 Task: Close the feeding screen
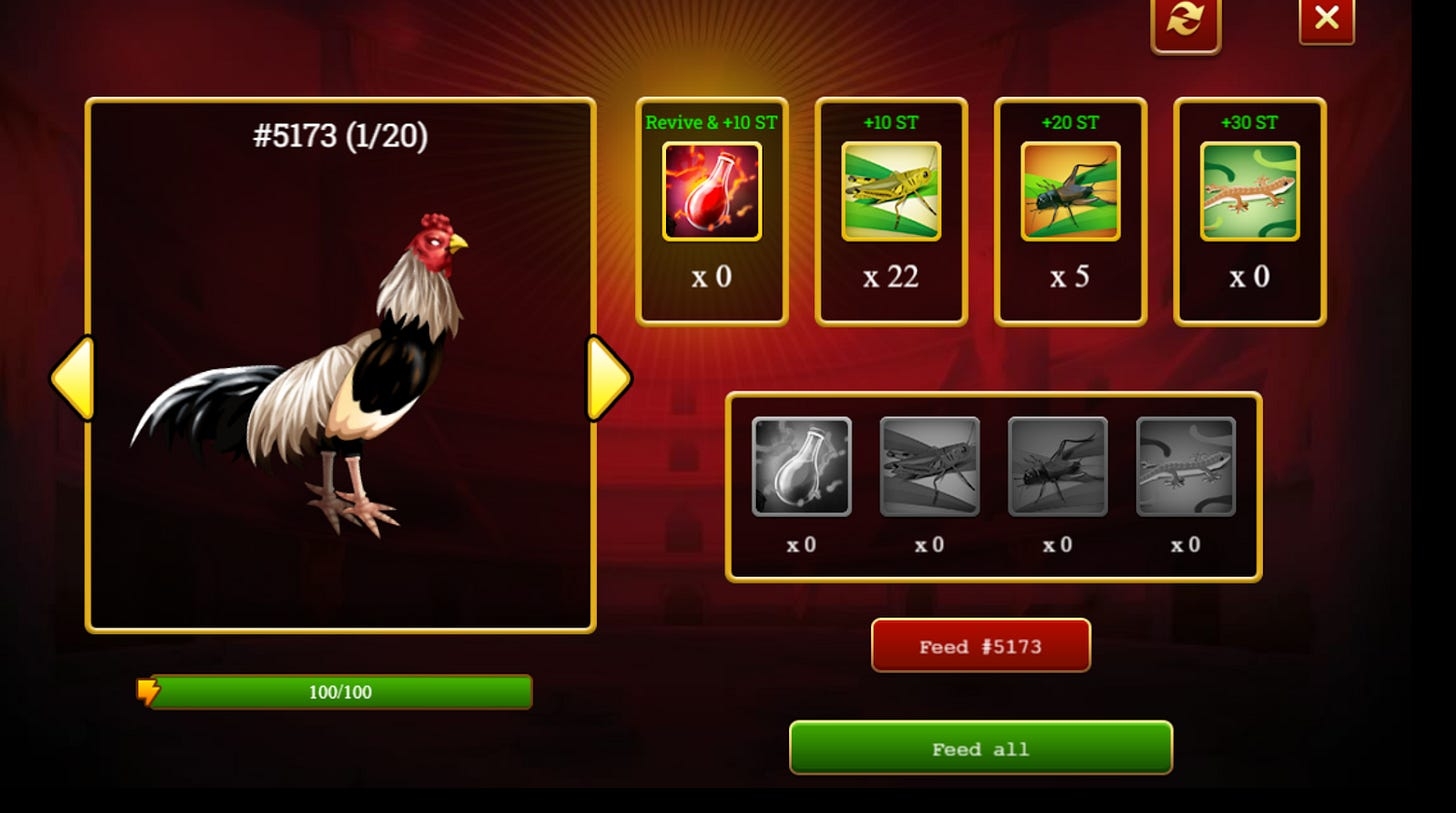[x=1326, y=19]
